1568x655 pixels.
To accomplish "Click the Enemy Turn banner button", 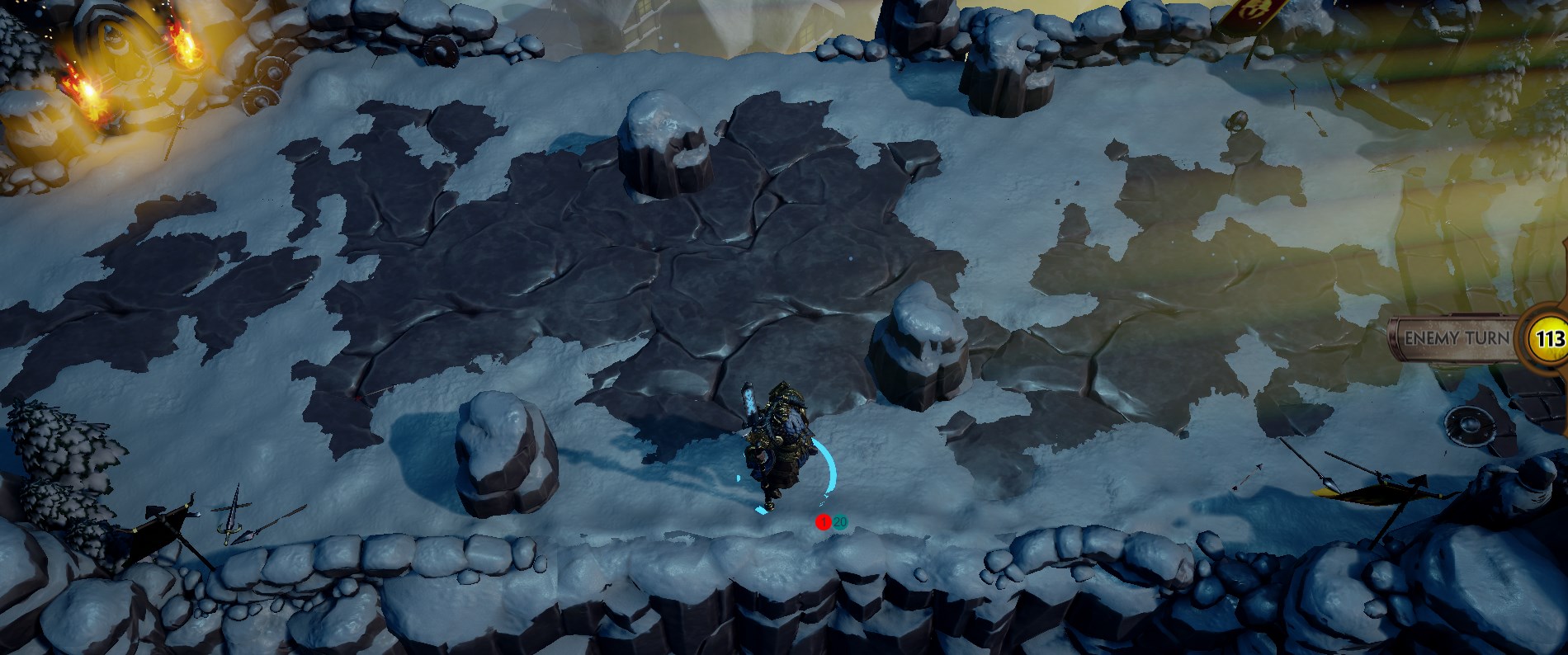I will (x=1457, y=338).
